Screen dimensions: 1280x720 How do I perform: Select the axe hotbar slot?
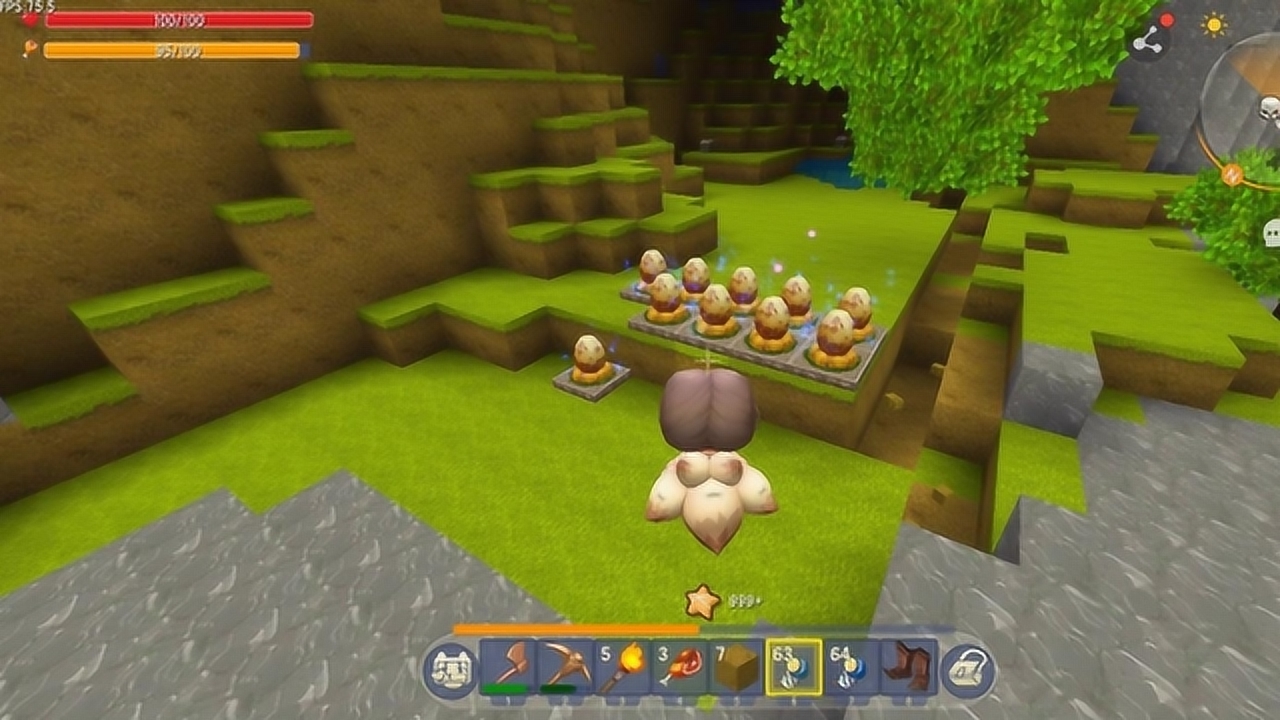(507, 667)
